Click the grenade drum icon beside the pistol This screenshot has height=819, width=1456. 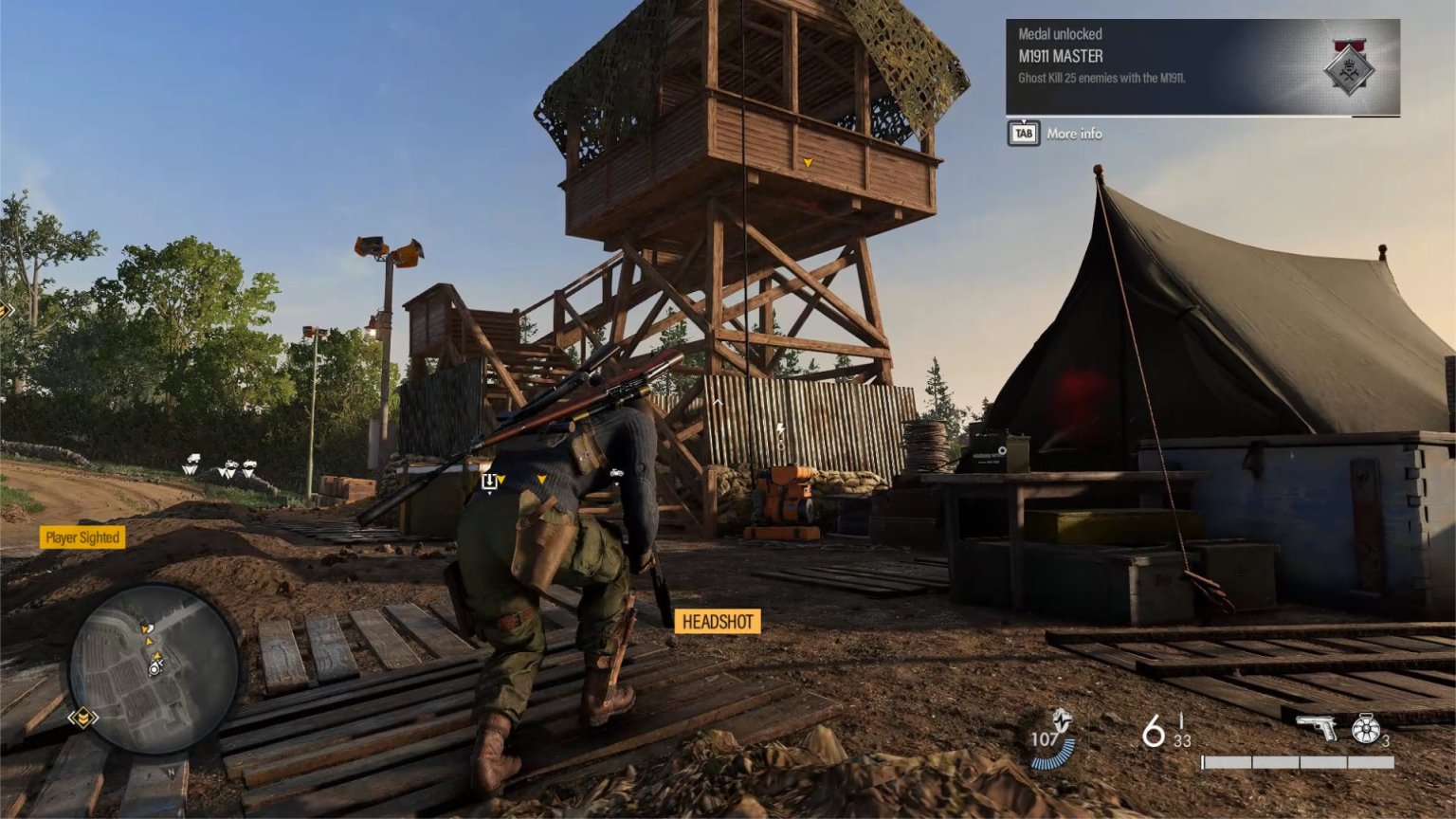tap(1365, 729)
